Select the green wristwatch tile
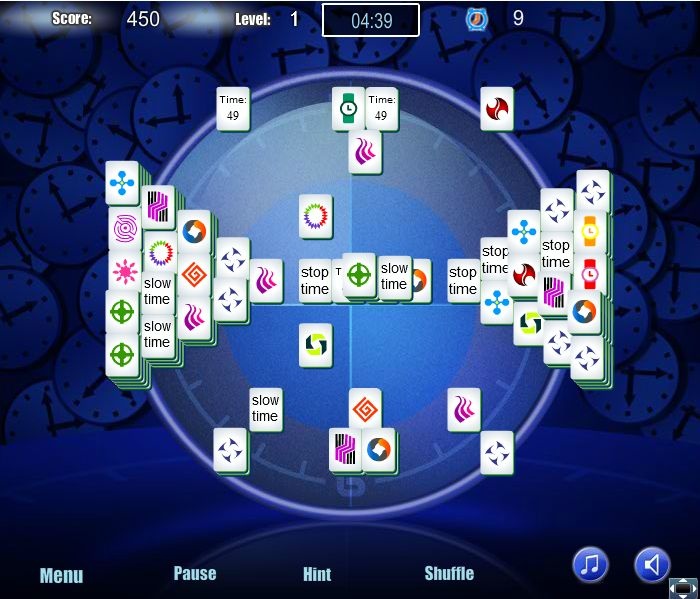Viewport: 700px width, 599px height. pyautogui.click(x=348, y=108)
